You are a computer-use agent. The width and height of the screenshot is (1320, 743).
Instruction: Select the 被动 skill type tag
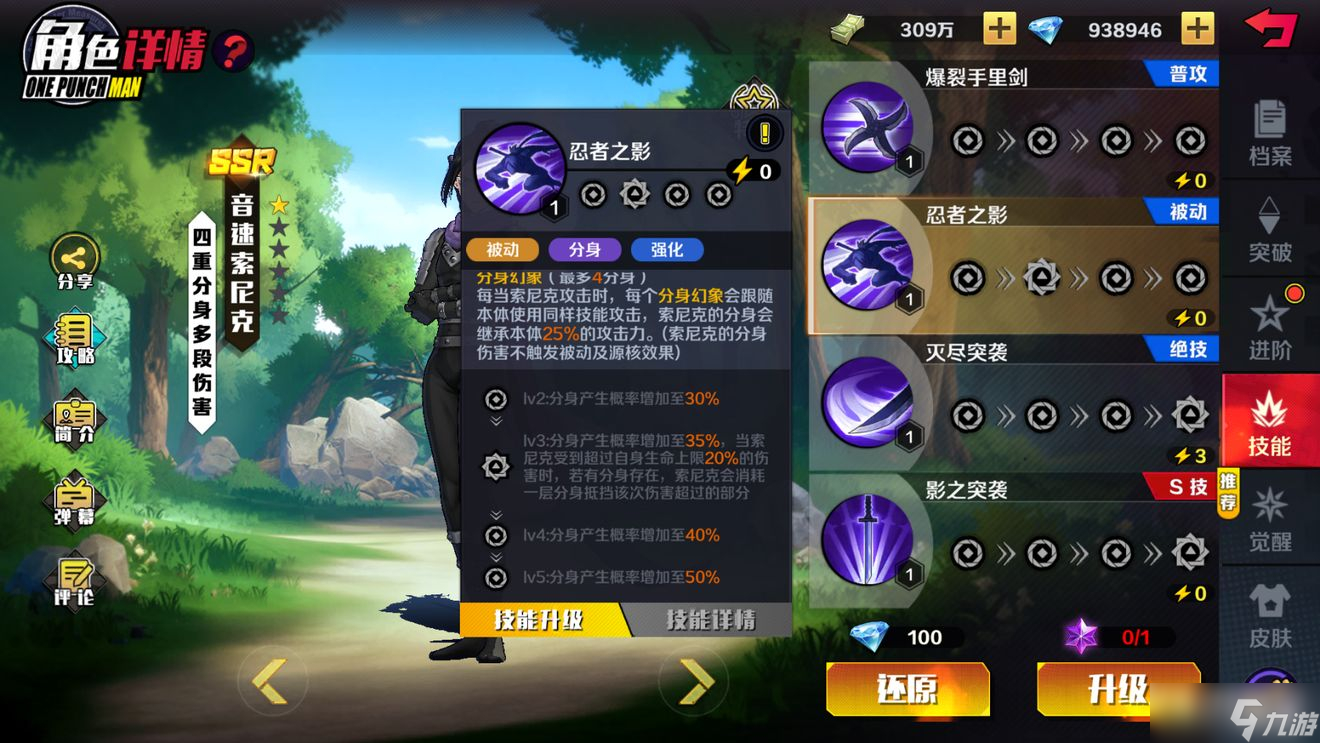(504, 249)
